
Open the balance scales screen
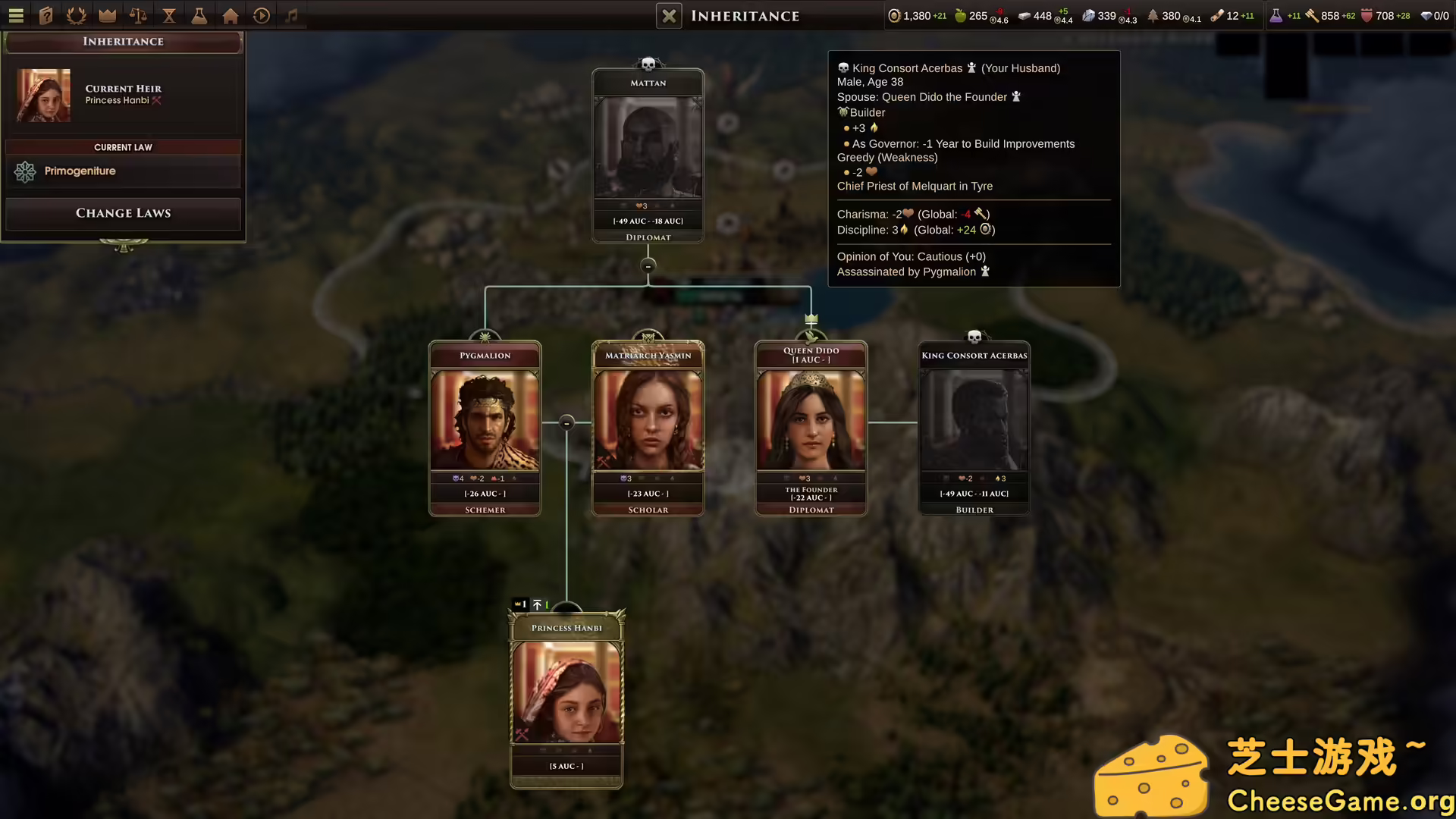pos(138,15)
